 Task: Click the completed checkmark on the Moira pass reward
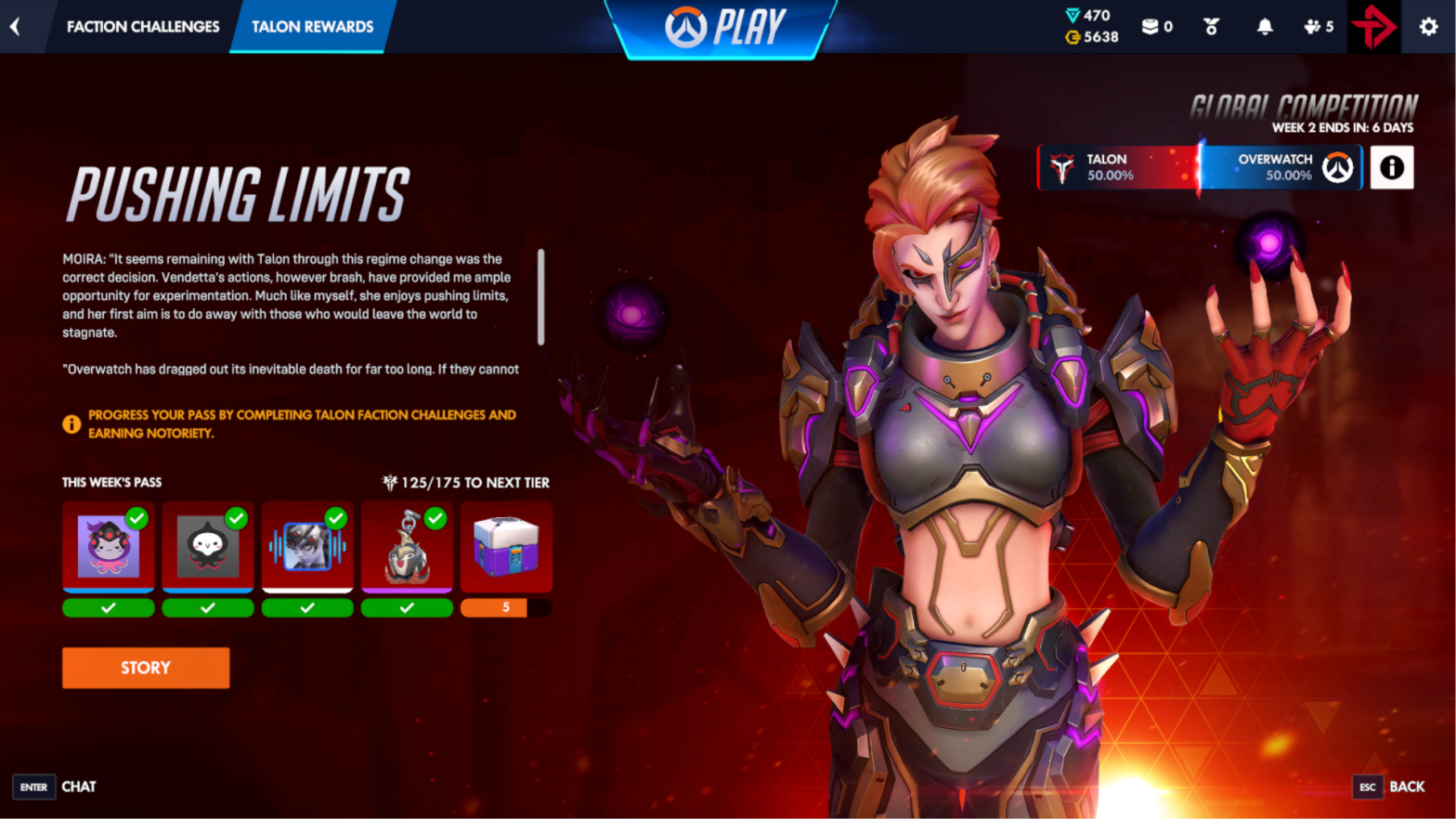(x=139, y=519)
